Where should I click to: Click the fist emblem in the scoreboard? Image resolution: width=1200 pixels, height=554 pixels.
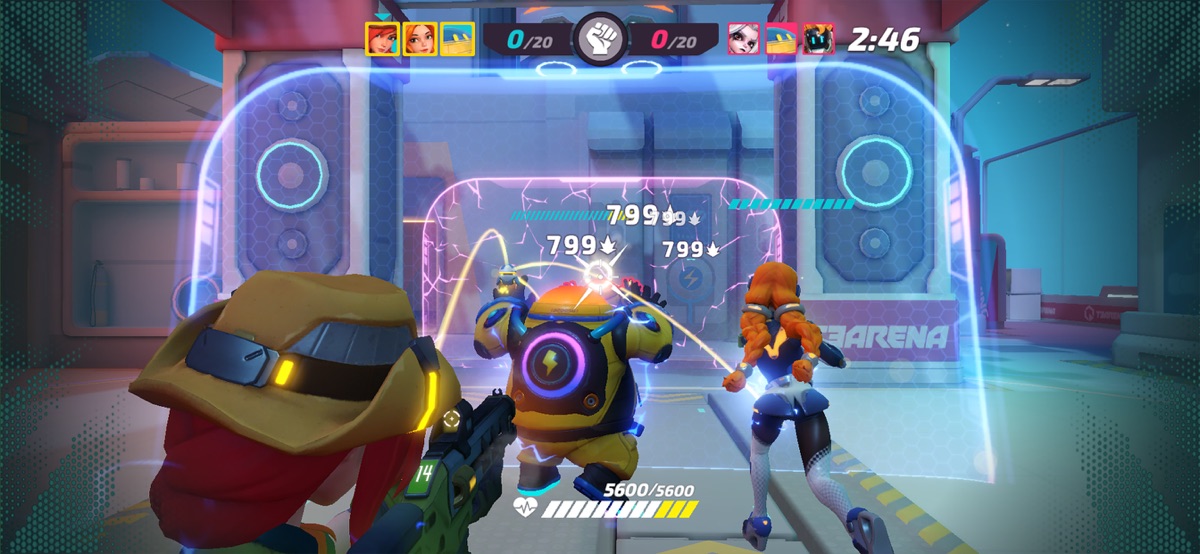(x=600, y=39)
